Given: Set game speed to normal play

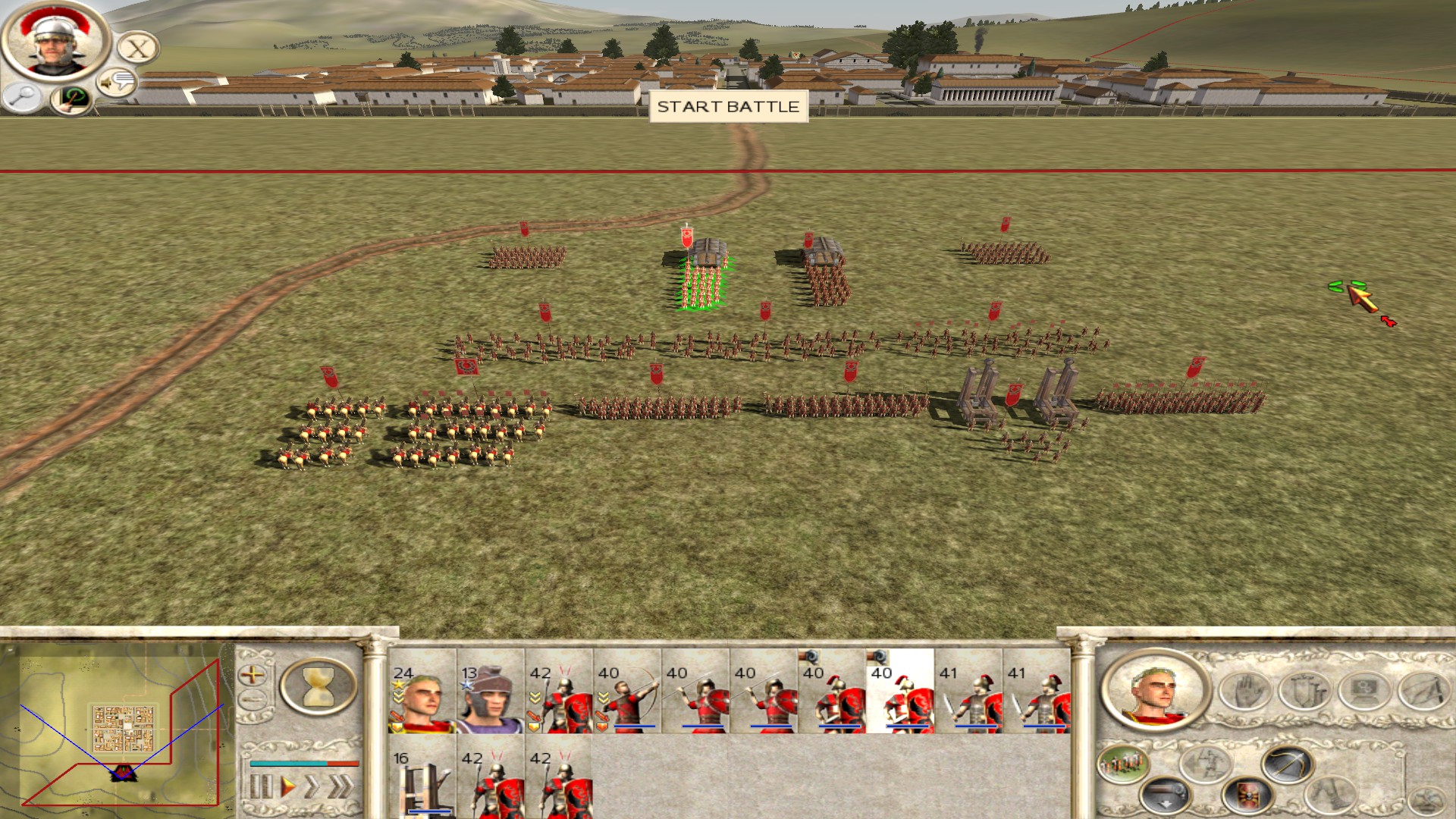Looking at the screenshot, I should point(287,786).
